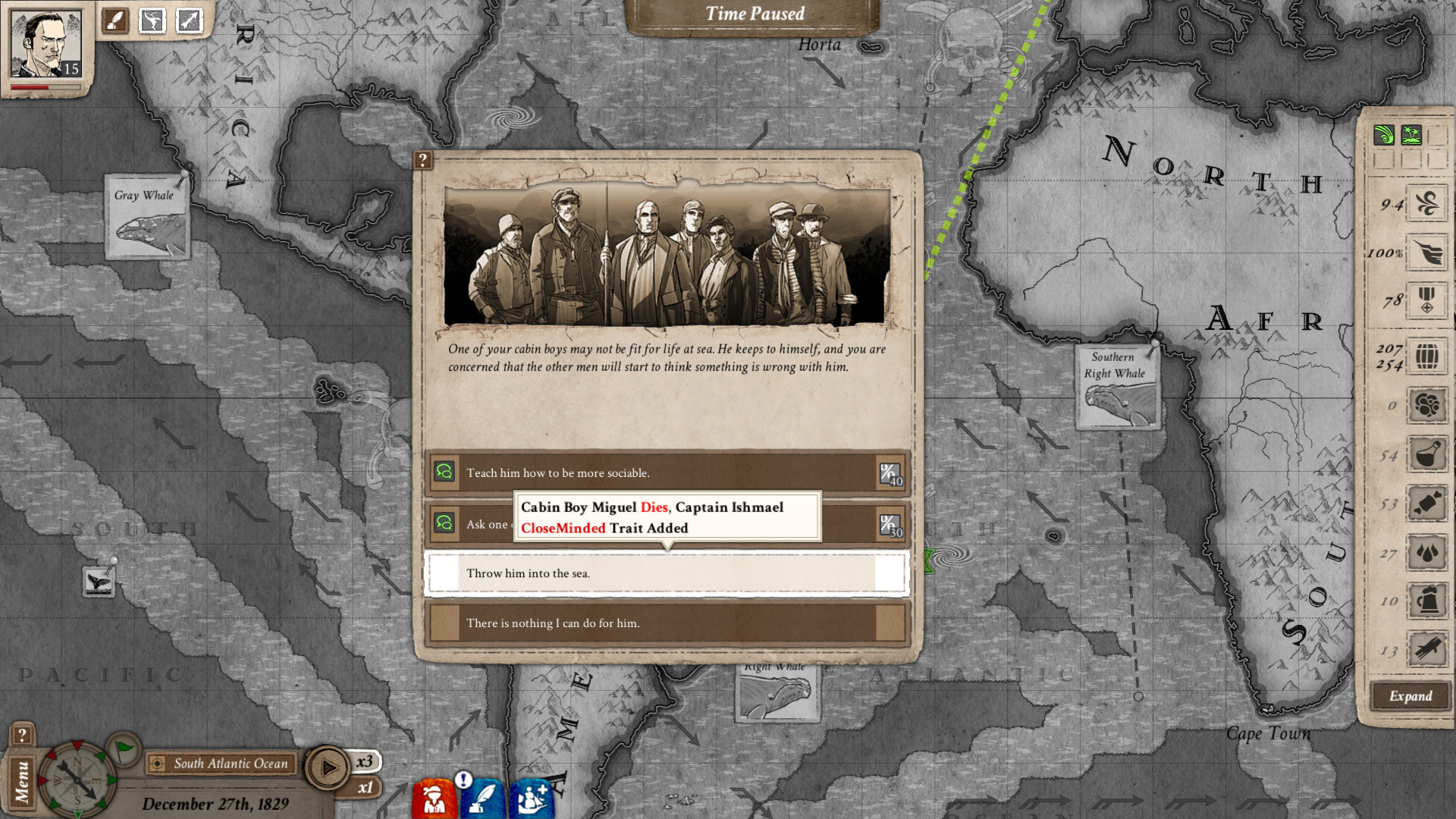Open the blue quill journal icon
The width and height of the screenshot is (1456, 819).
[482, 798]
